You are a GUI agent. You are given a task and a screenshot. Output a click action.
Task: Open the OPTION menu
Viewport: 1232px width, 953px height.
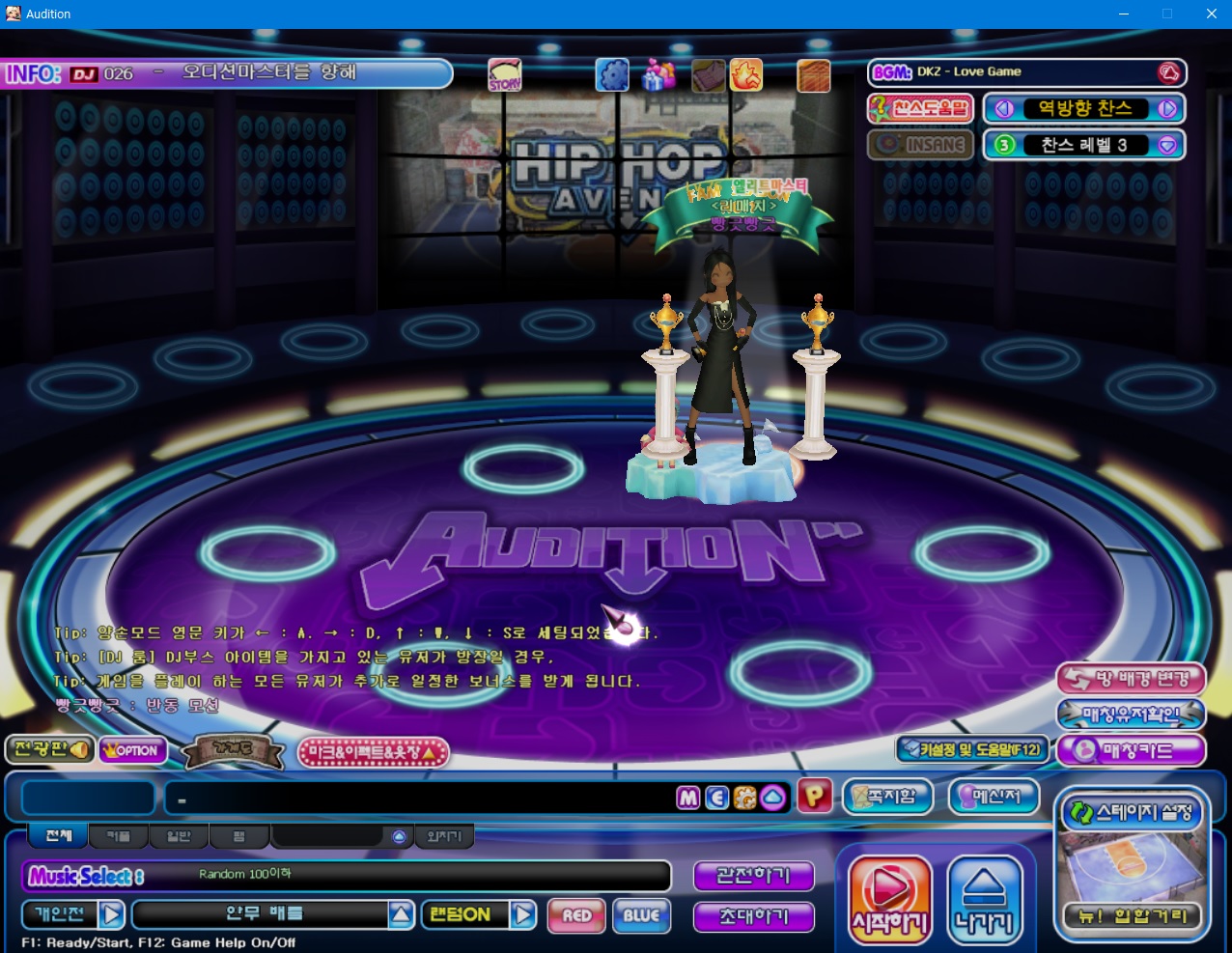point(132,750)
